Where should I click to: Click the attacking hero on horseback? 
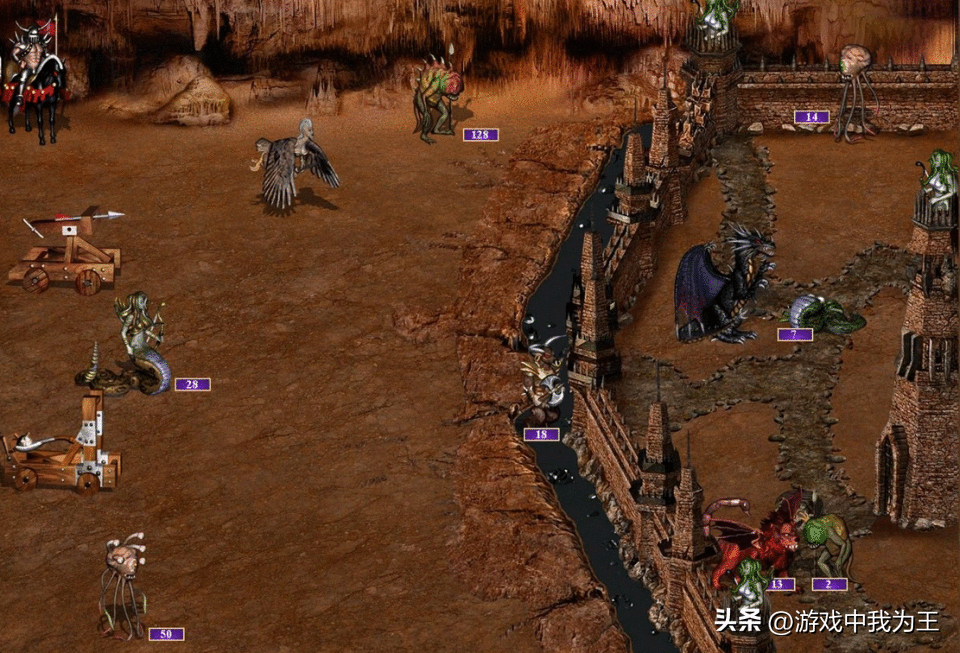(x=35, y=80)
